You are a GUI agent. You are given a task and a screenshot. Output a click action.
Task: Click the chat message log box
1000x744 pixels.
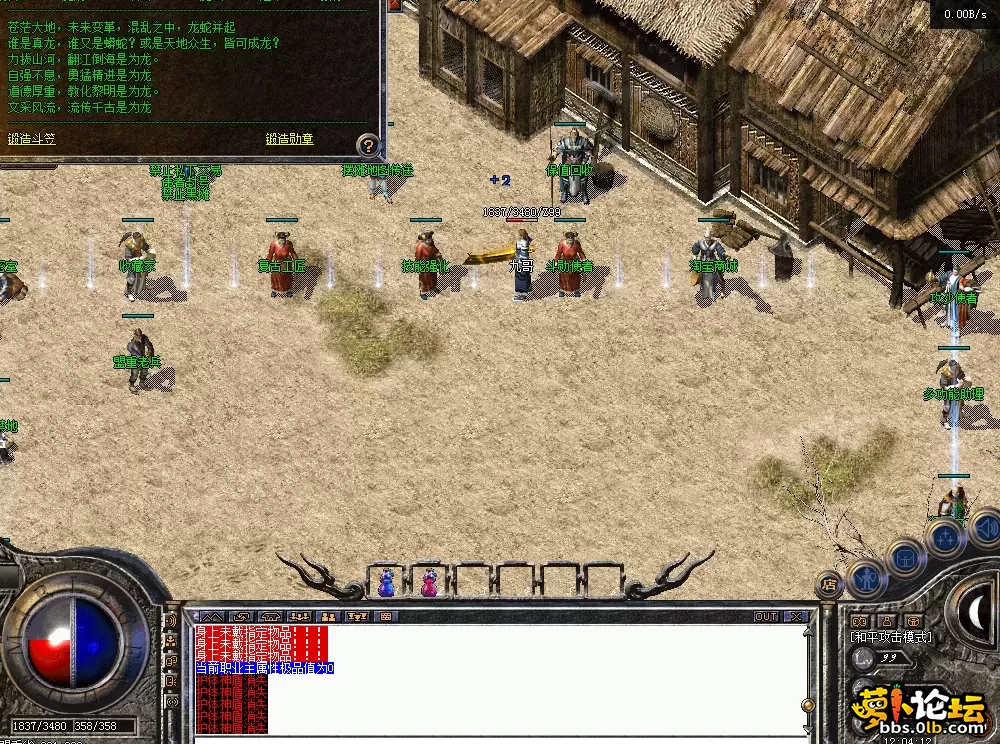[x=500, y=680]
